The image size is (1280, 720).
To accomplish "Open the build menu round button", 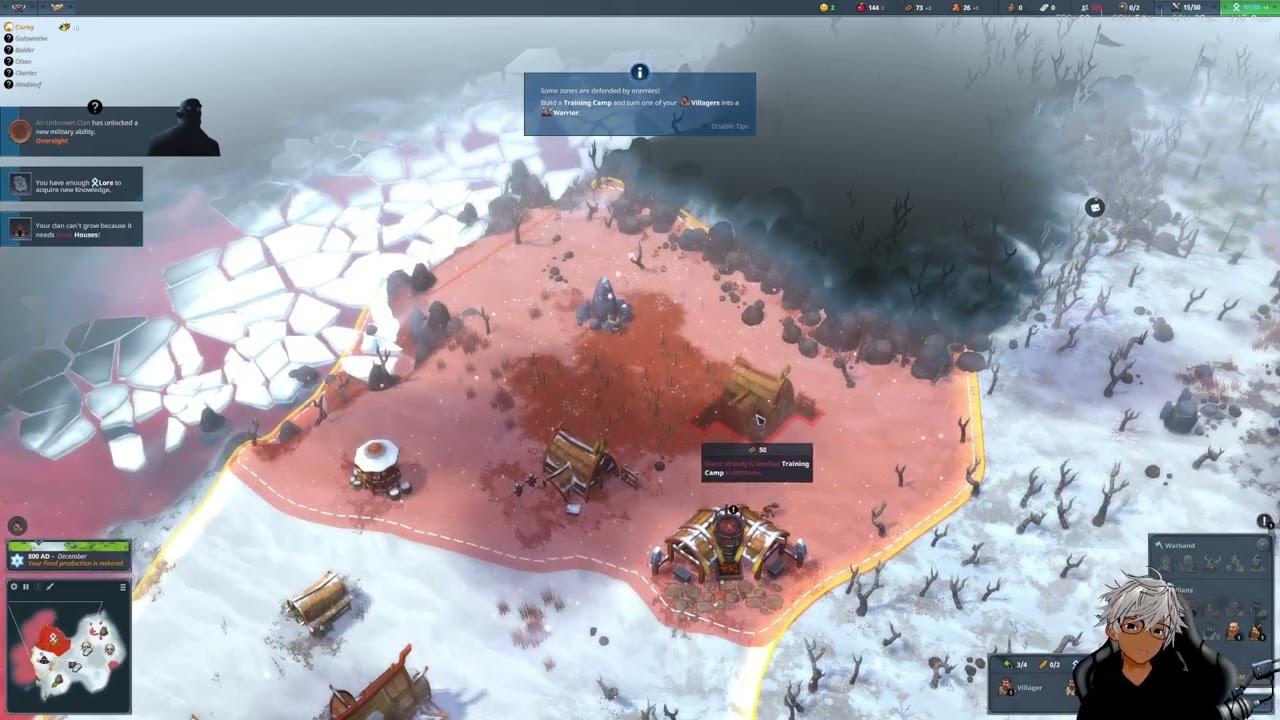I will [x=17, y=526].
